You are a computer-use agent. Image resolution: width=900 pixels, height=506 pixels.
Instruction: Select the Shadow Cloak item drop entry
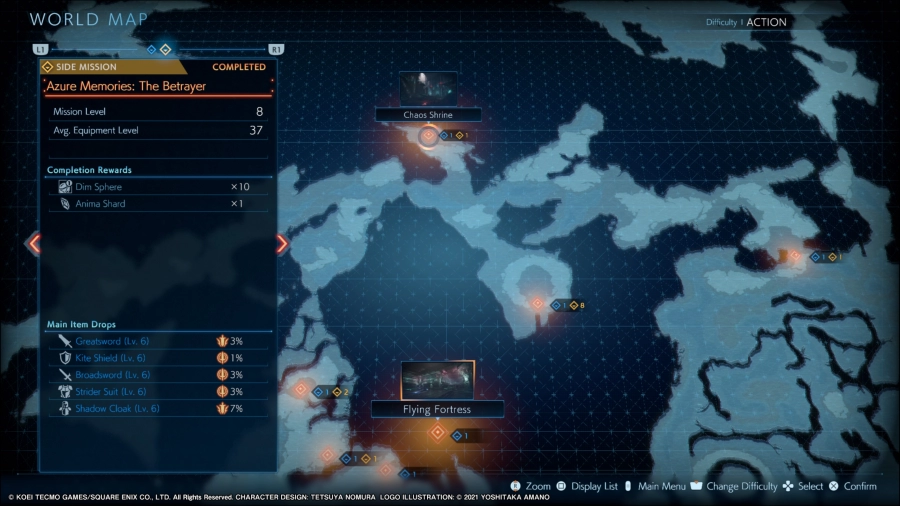pos(157,409)
